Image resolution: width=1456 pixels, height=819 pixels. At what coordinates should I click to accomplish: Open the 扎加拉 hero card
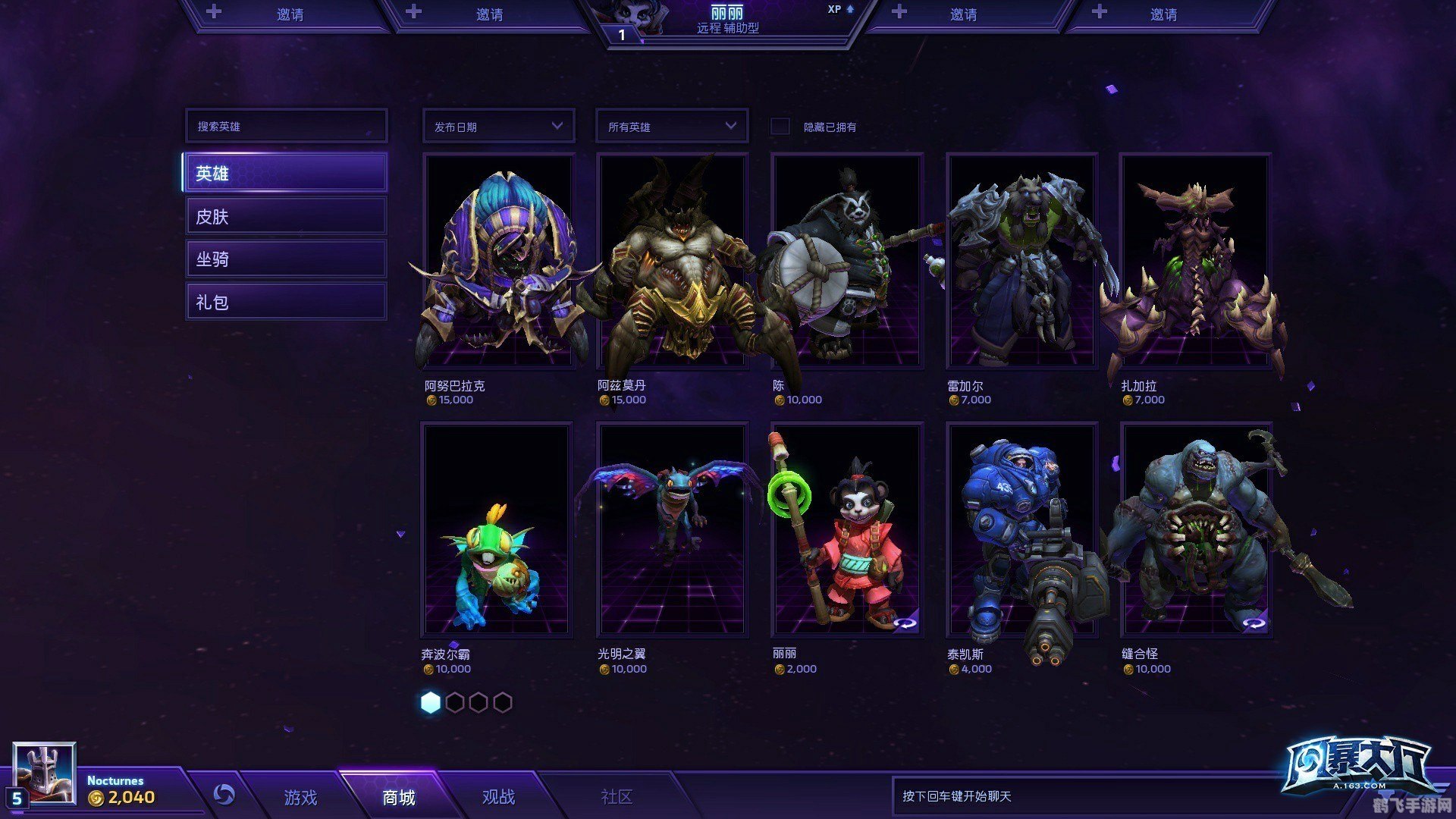(1195, 262)
